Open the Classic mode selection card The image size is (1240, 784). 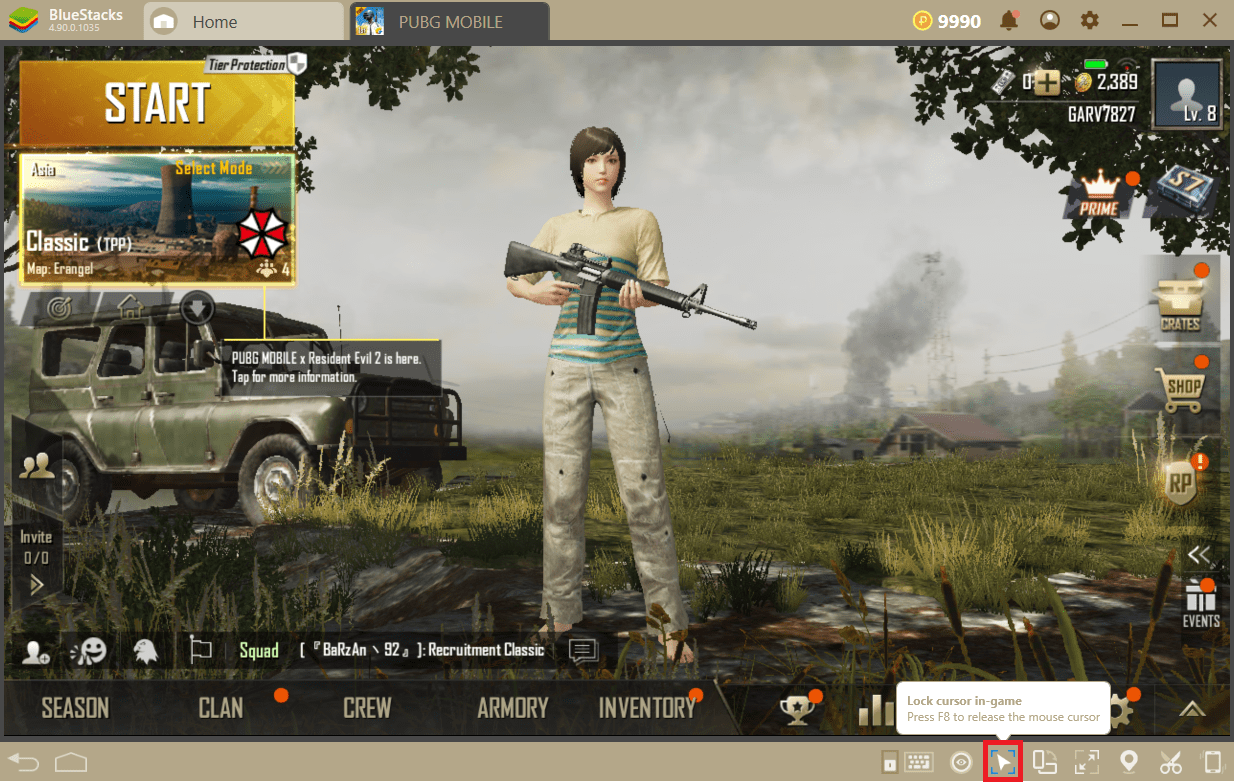[157, 218]
